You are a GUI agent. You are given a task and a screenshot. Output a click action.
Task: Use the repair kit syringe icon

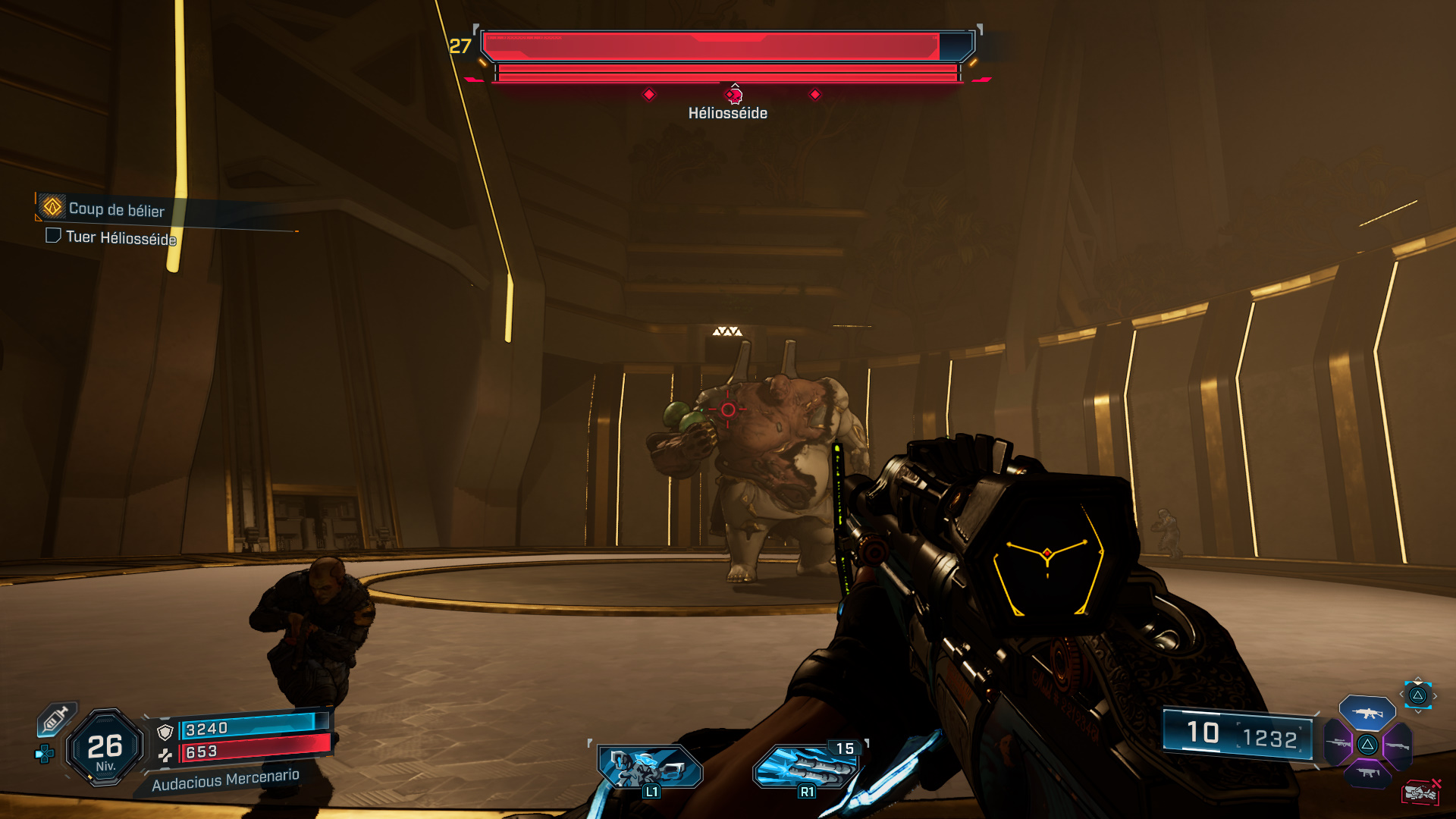56,718
